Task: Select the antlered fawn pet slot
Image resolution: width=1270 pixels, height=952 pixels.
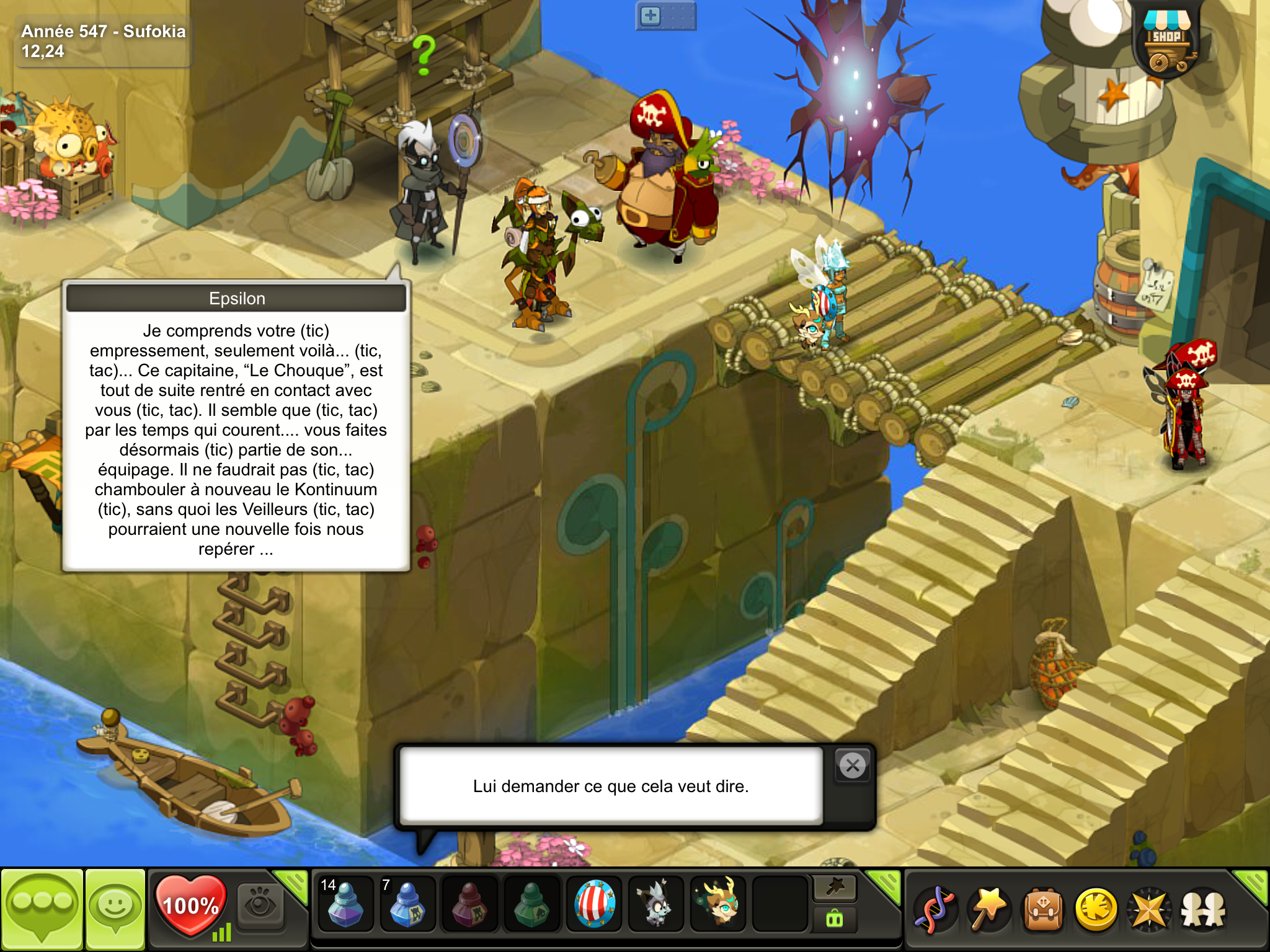Action: tap(718, 904)
